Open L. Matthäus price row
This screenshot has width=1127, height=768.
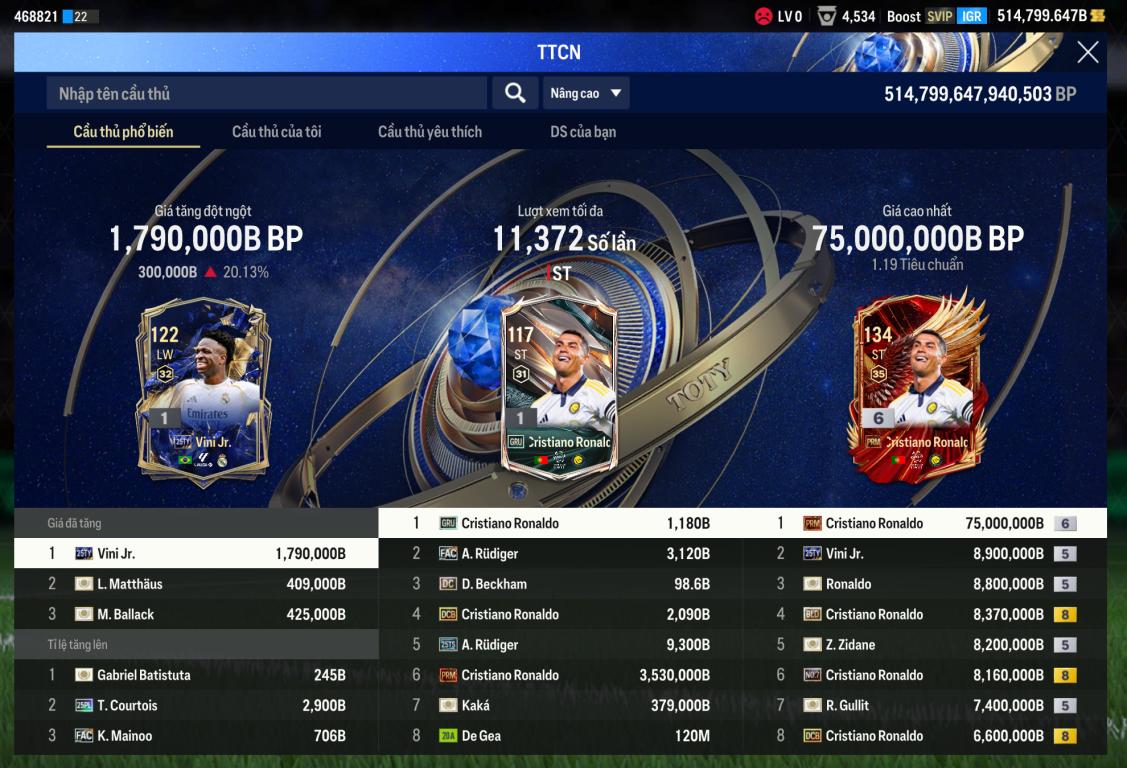[196, 584]
